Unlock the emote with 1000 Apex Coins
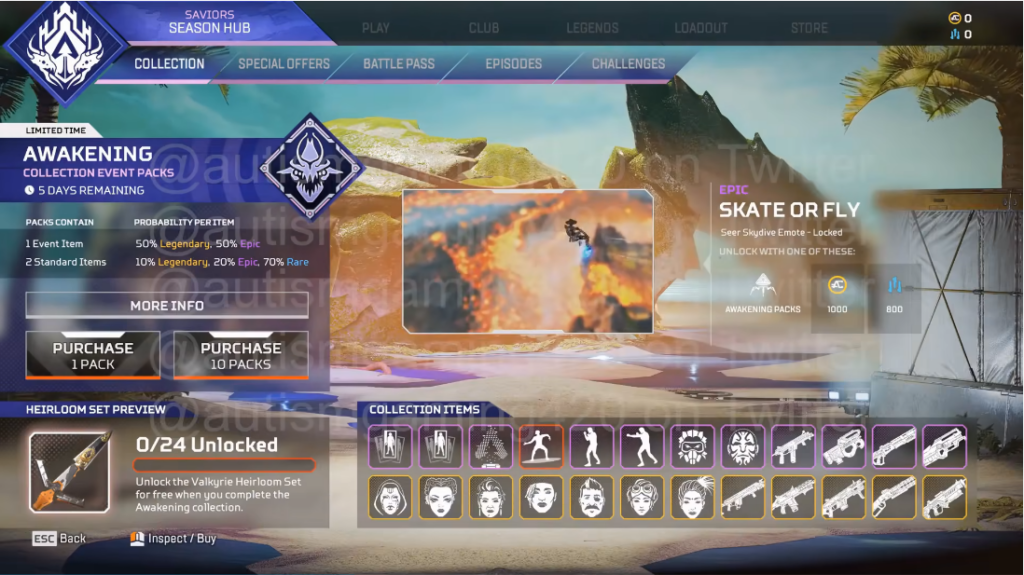This screenshot has width=1024, height=575. click(x=837, y=292)
